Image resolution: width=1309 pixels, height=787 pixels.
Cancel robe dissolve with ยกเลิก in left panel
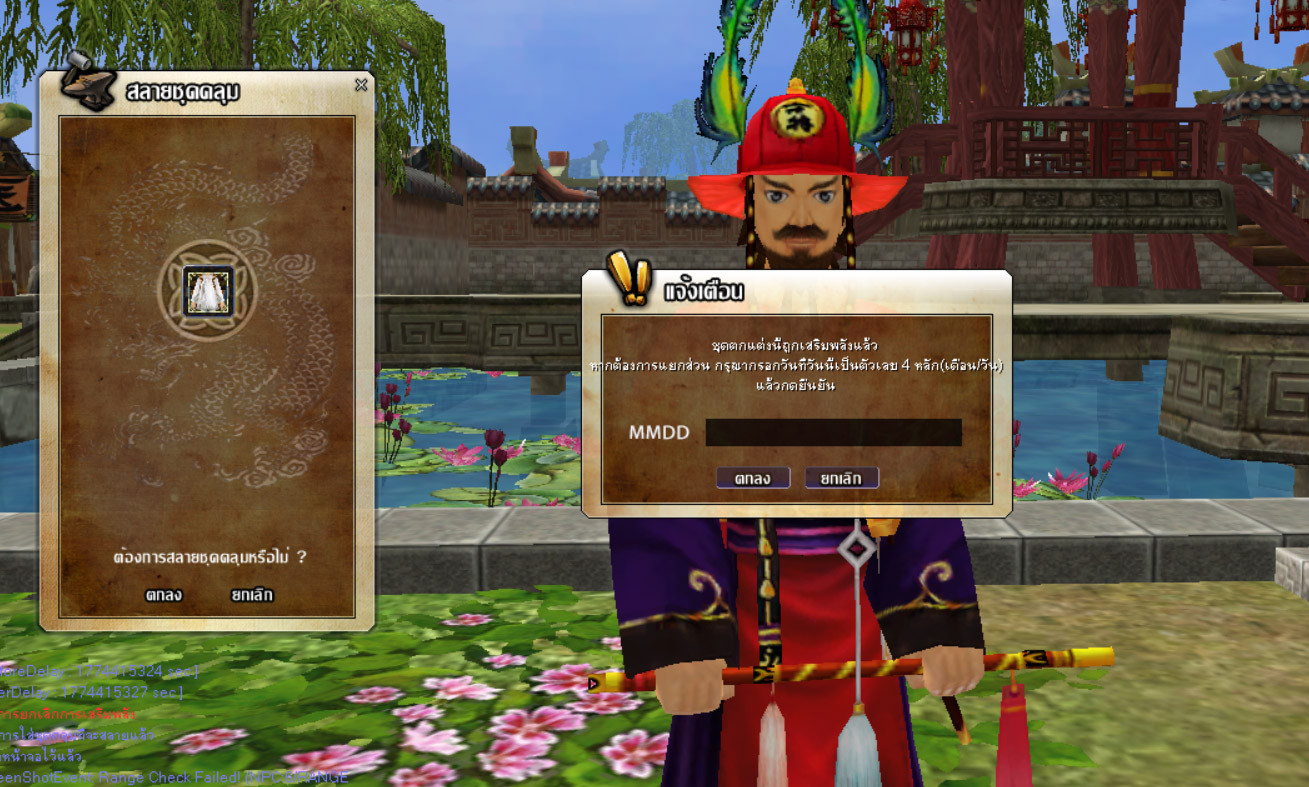click(251, 595)
